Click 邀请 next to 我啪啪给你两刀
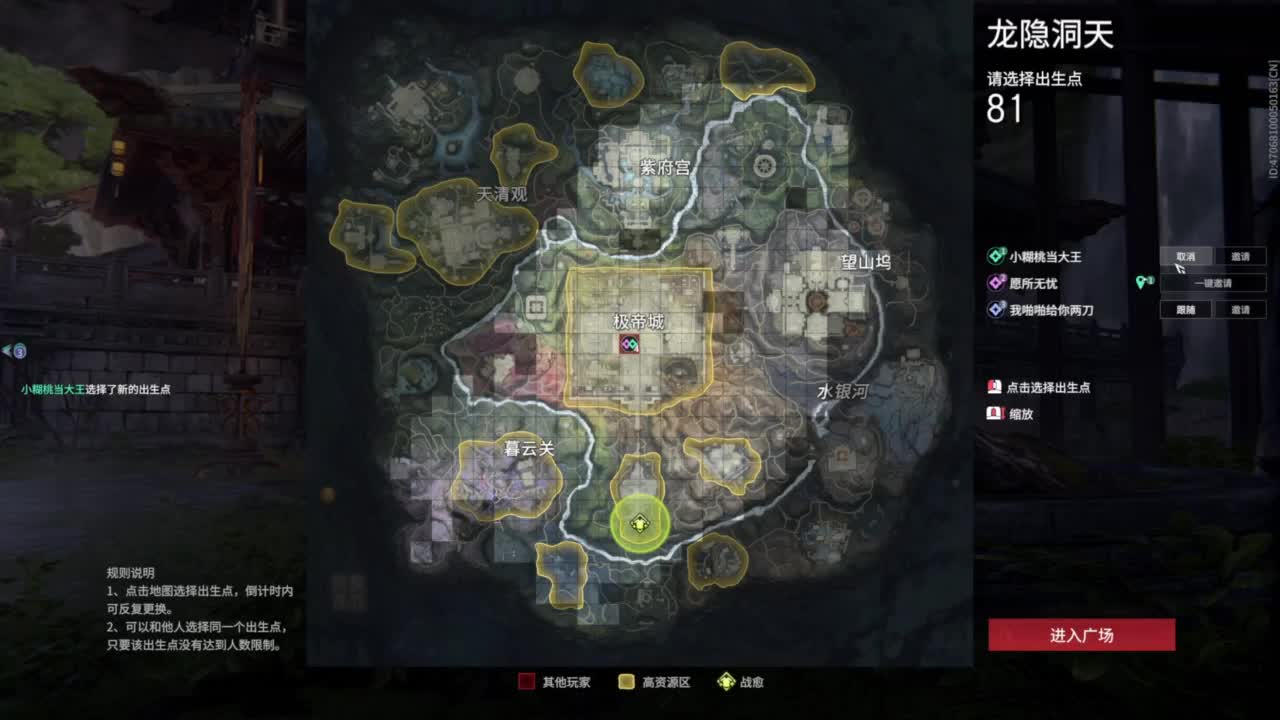 coord(1240,310)
